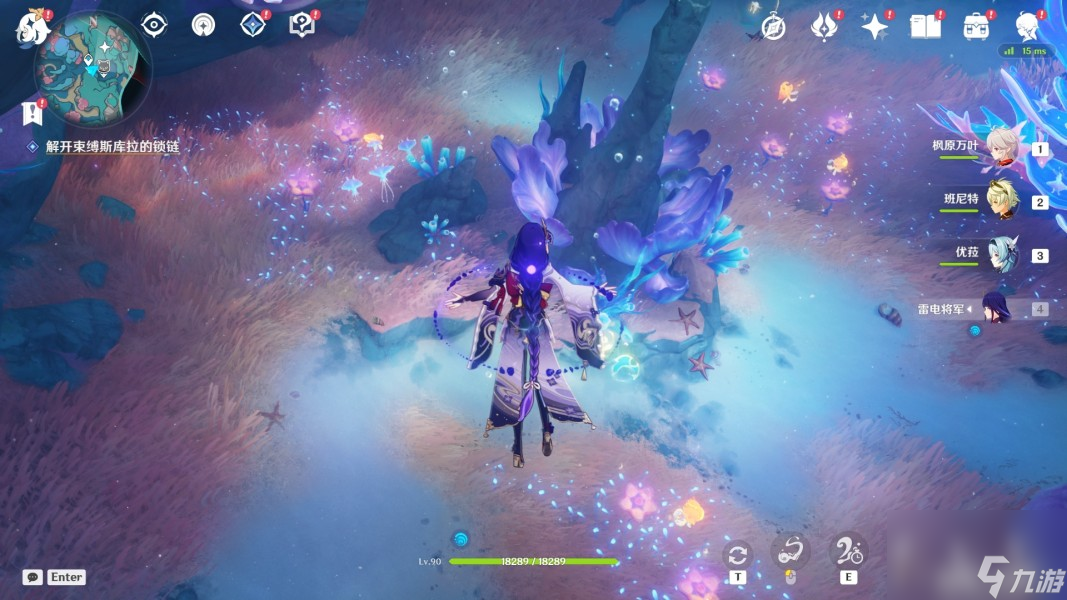Image resolution: width=1067 pixels, height=600 pixels.
Task: Open the chat speech bubble
Action: pos(33,577)
